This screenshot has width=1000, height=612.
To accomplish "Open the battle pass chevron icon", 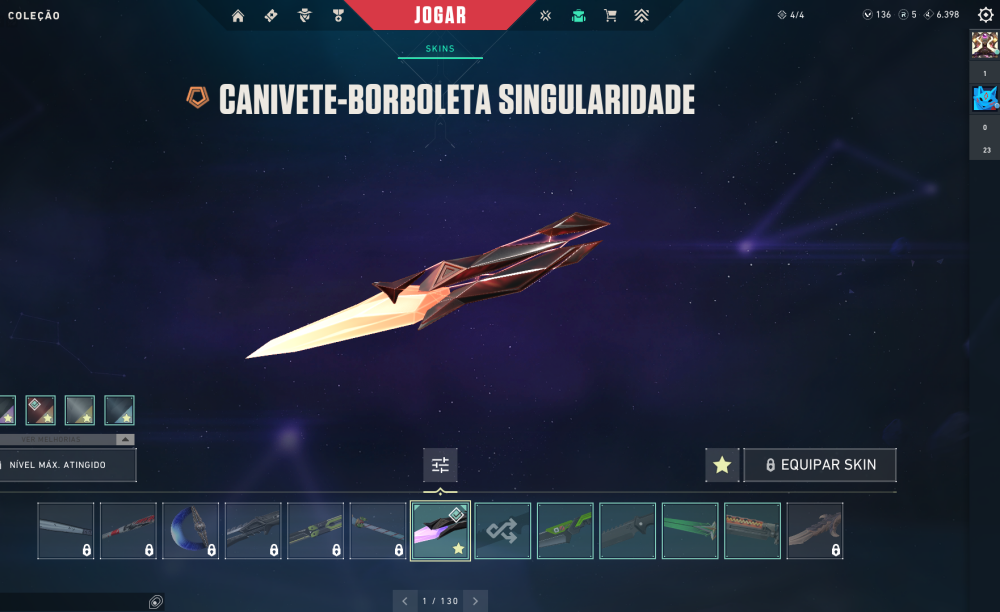I will (642, 15).
